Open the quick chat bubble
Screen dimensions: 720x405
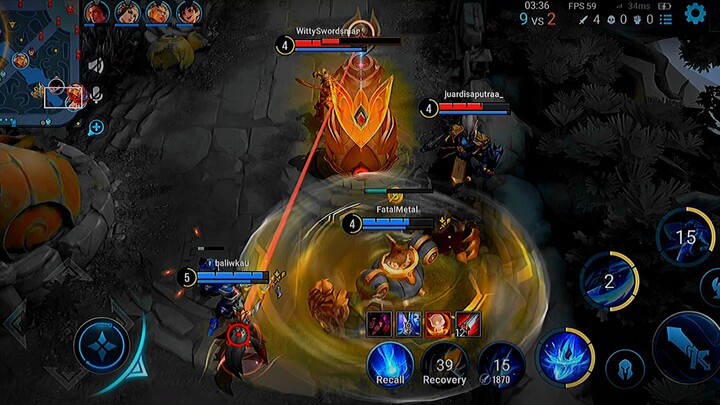[96, 127]
